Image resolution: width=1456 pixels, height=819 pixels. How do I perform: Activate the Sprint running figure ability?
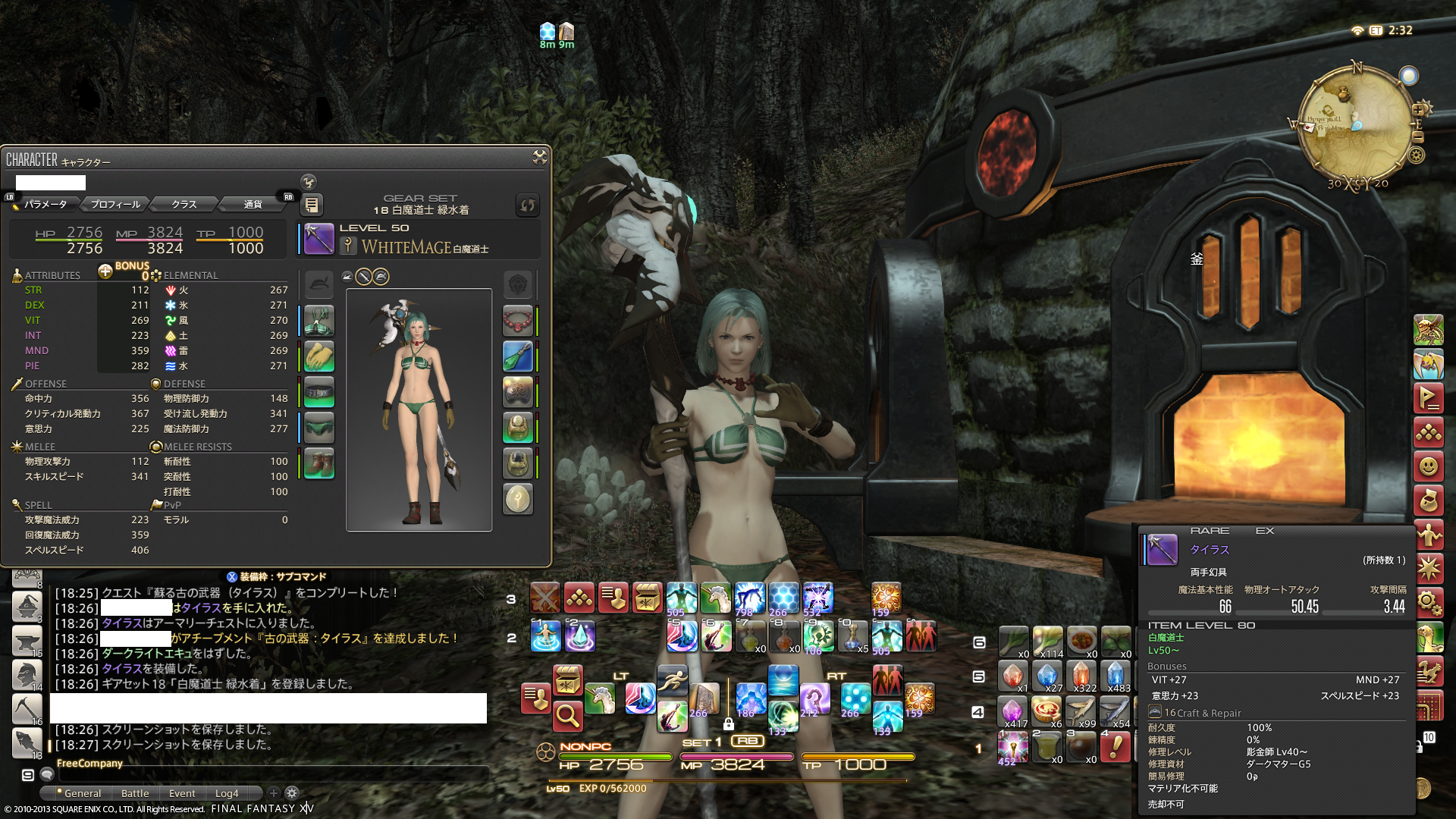[672, 680]
